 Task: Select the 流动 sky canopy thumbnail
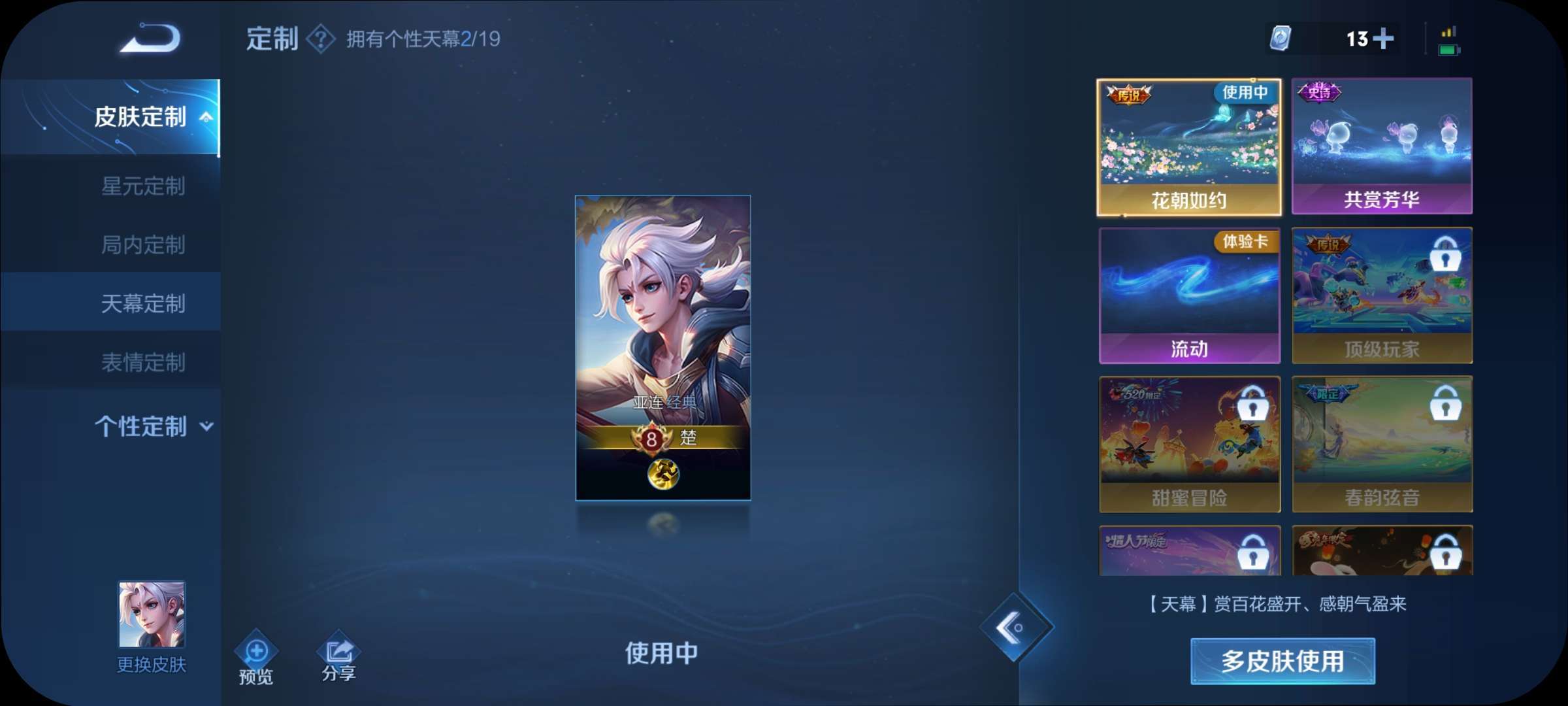(1189, 294)
